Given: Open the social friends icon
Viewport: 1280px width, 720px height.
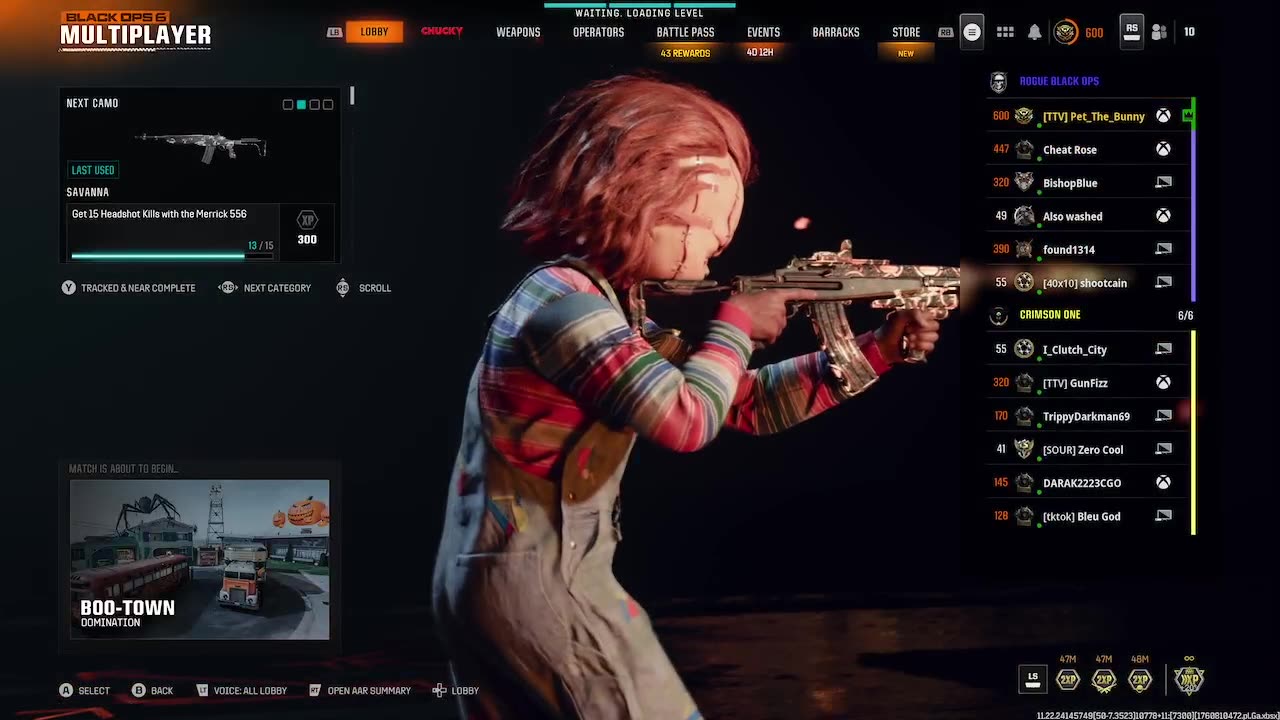Looking at the screenshot, I should coord(1159,32).
